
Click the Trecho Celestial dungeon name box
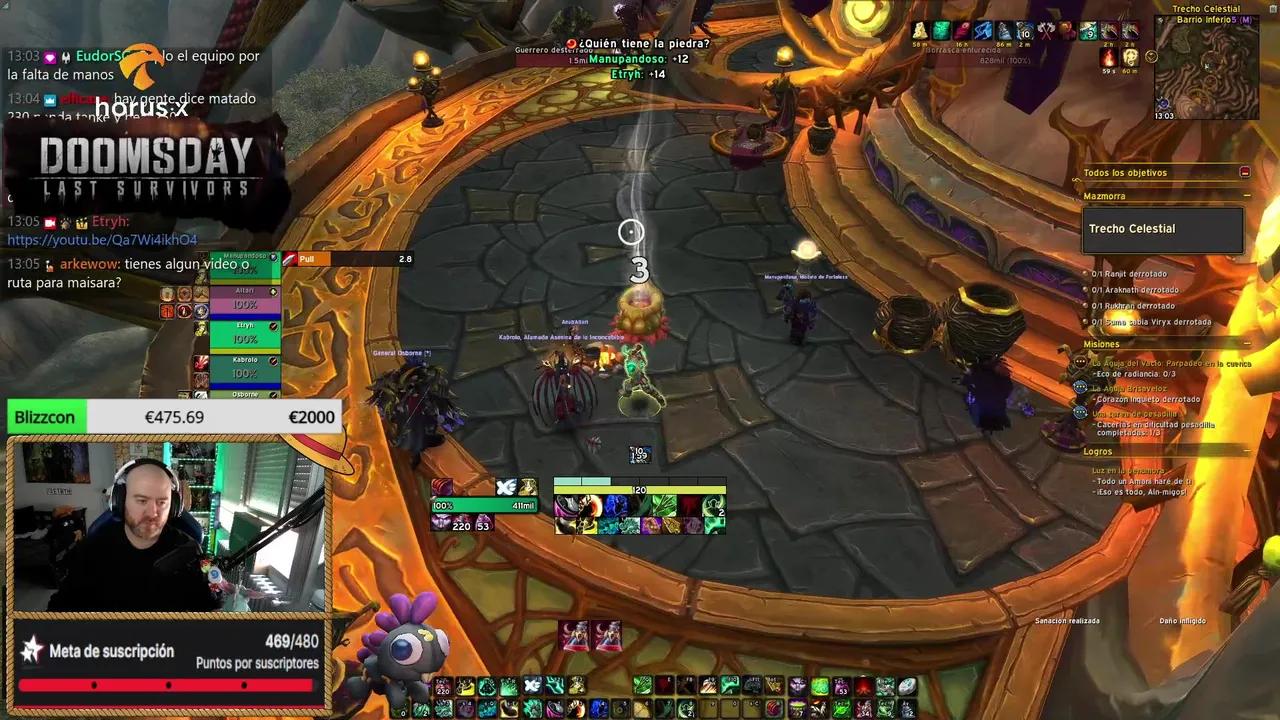1160,228
